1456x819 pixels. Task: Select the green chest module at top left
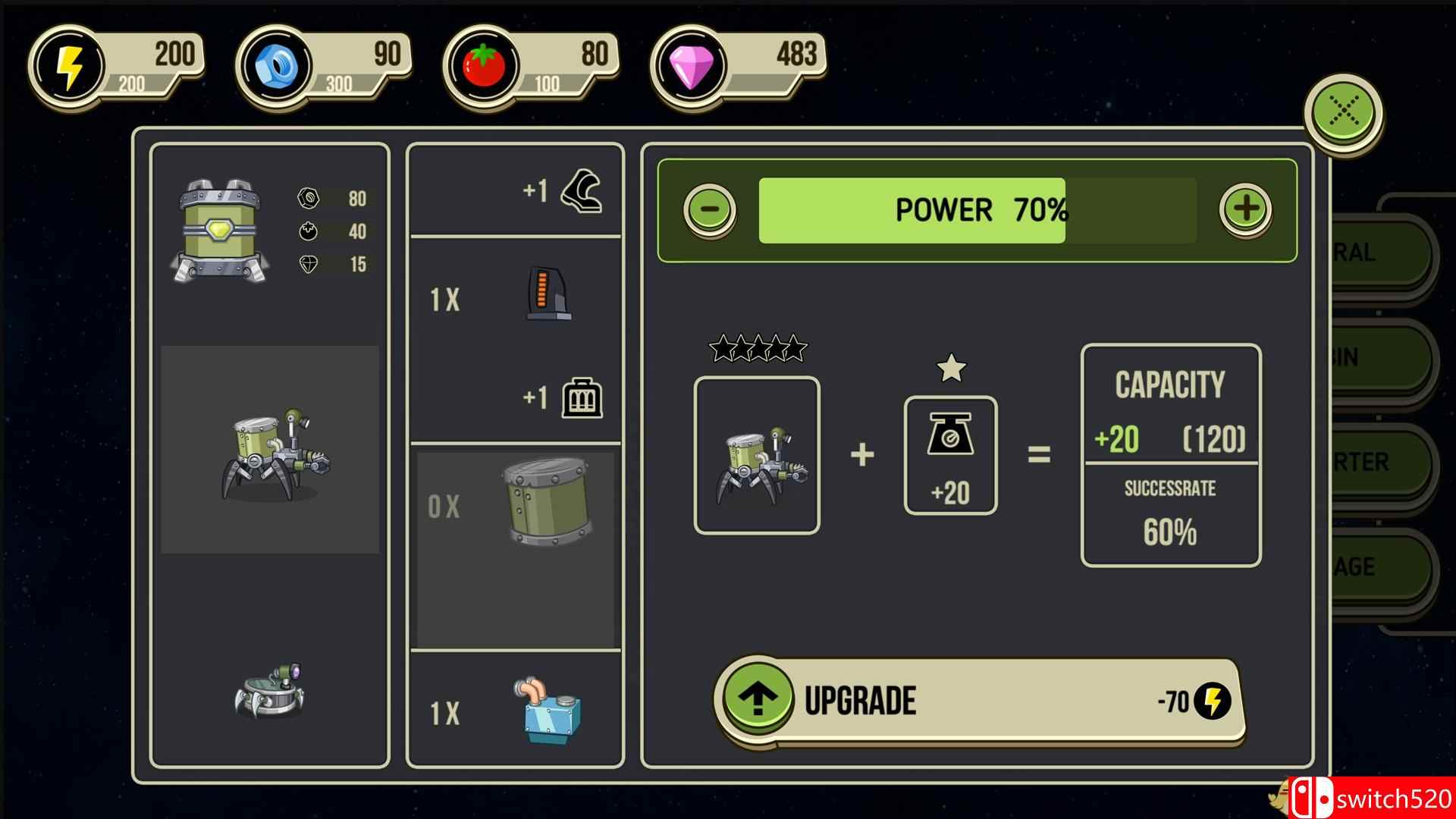[219, 231]
